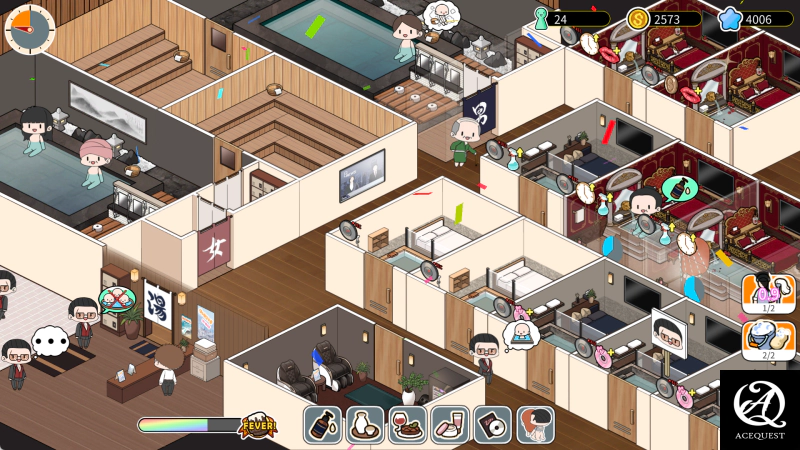Select the cosmetics compact icon in the toolbar
Image resolution: width=800 pixels, height=450 pixels.
pos(450,425)
